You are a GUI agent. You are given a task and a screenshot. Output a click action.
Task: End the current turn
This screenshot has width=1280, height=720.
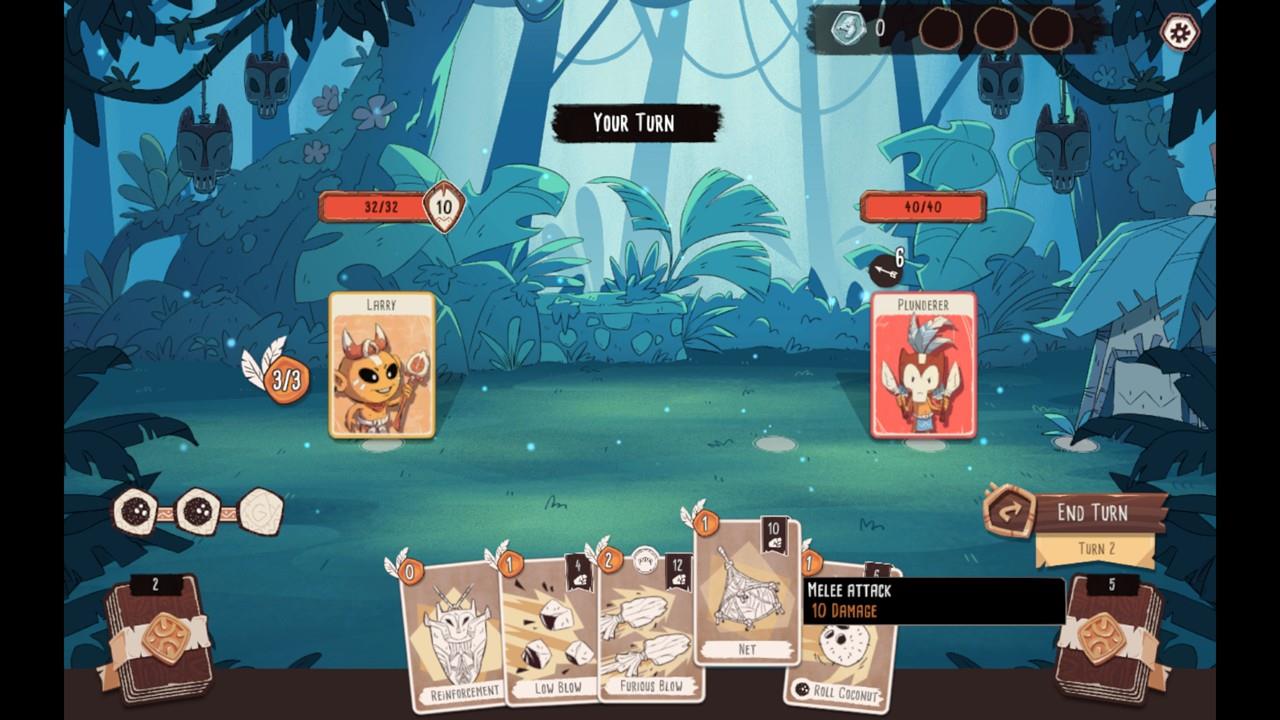point(1090,513)
